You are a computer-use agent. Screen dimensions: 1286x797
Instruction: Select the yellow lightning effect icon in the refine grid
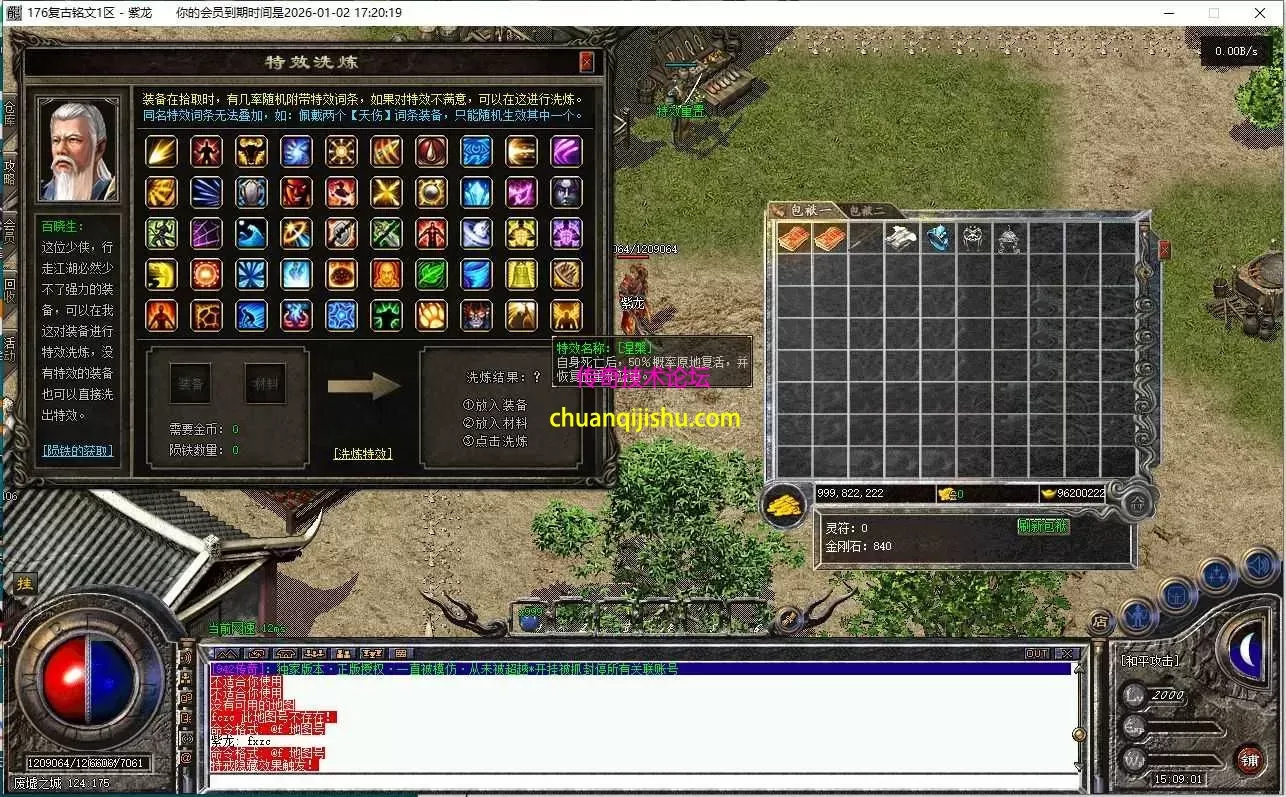[x=161, y=152]
